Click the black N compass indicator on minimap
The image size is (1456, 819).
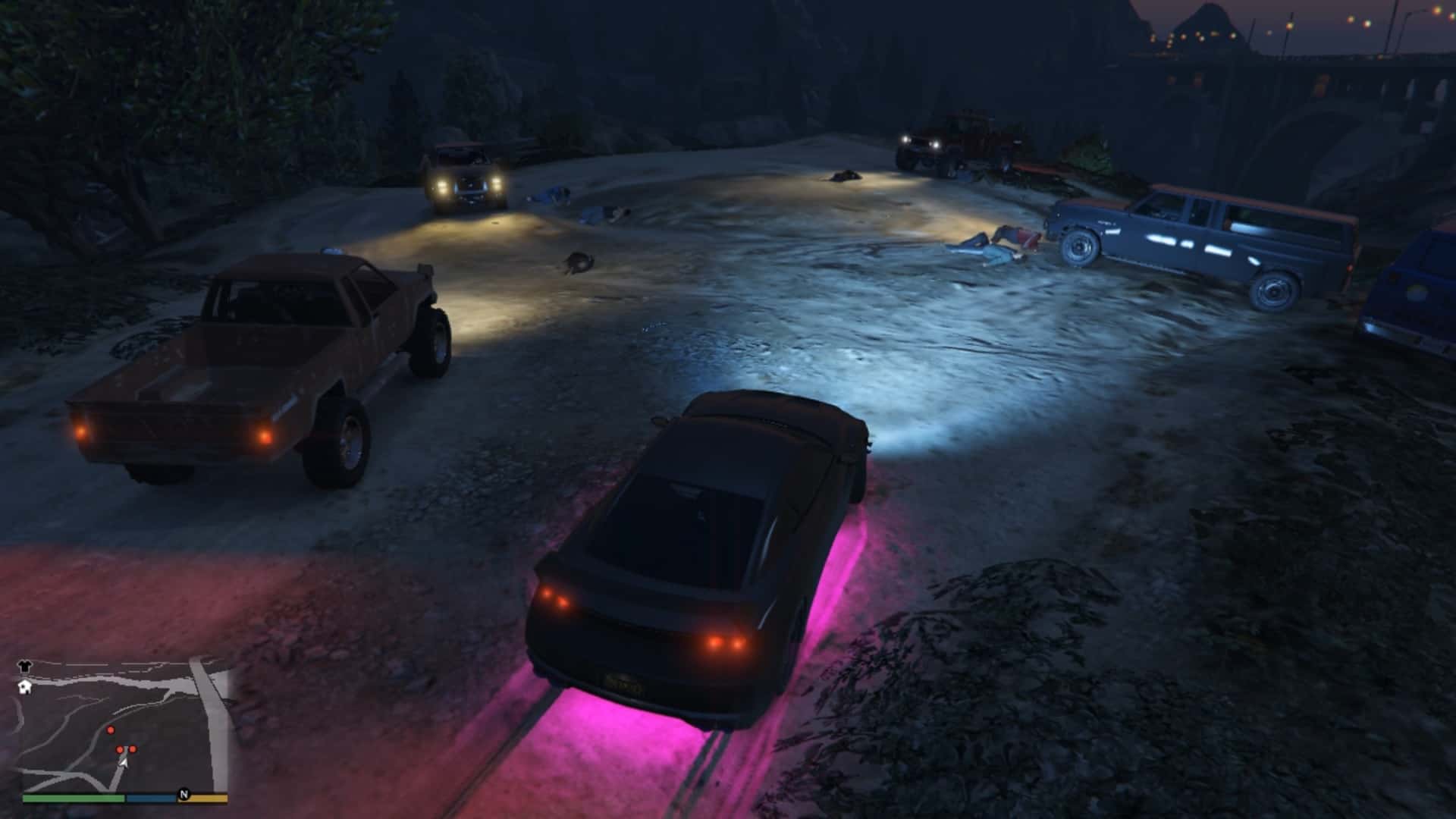coord(184,795)
